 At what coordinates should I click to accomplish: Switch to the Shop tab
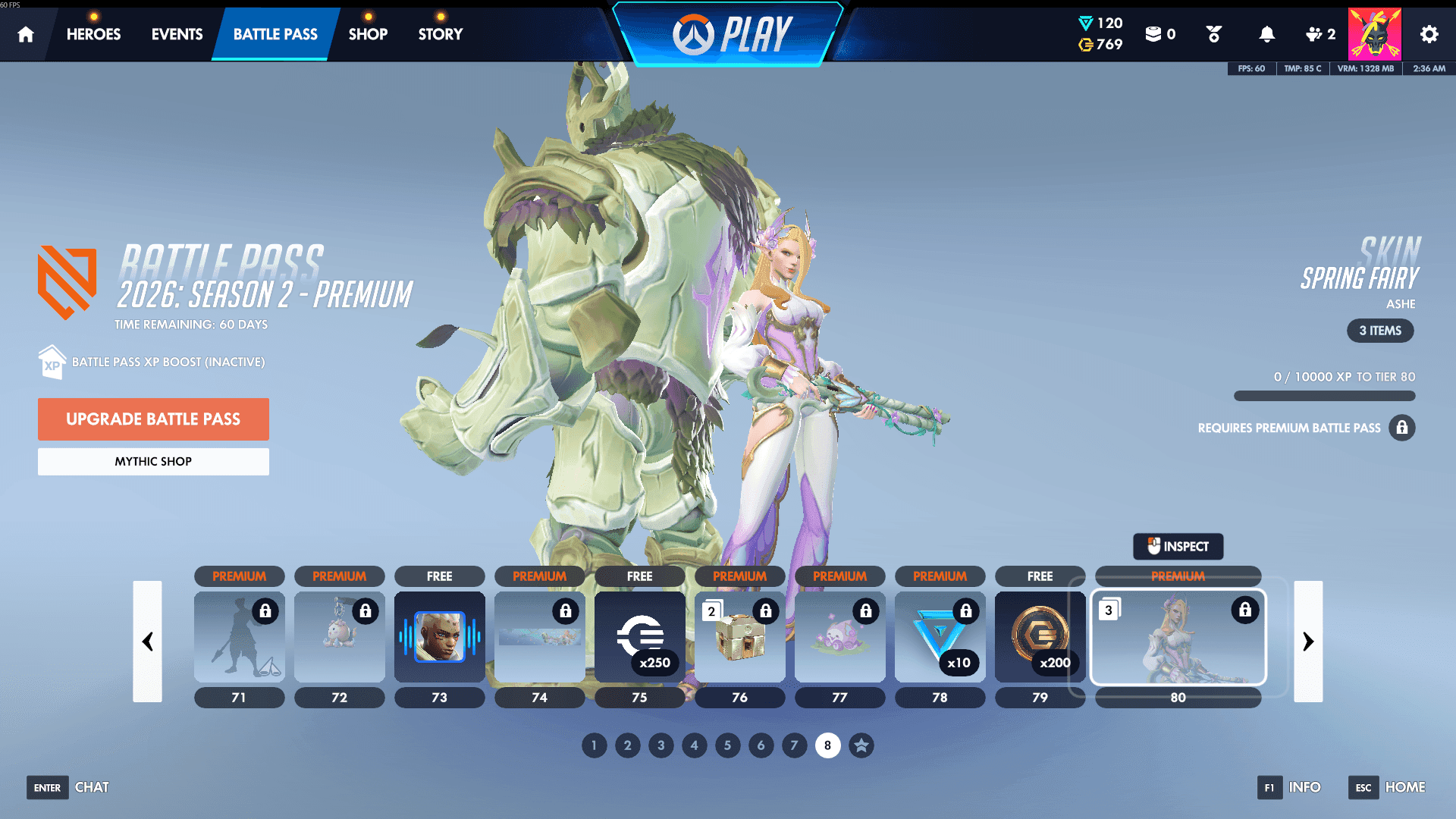[368, 33]
